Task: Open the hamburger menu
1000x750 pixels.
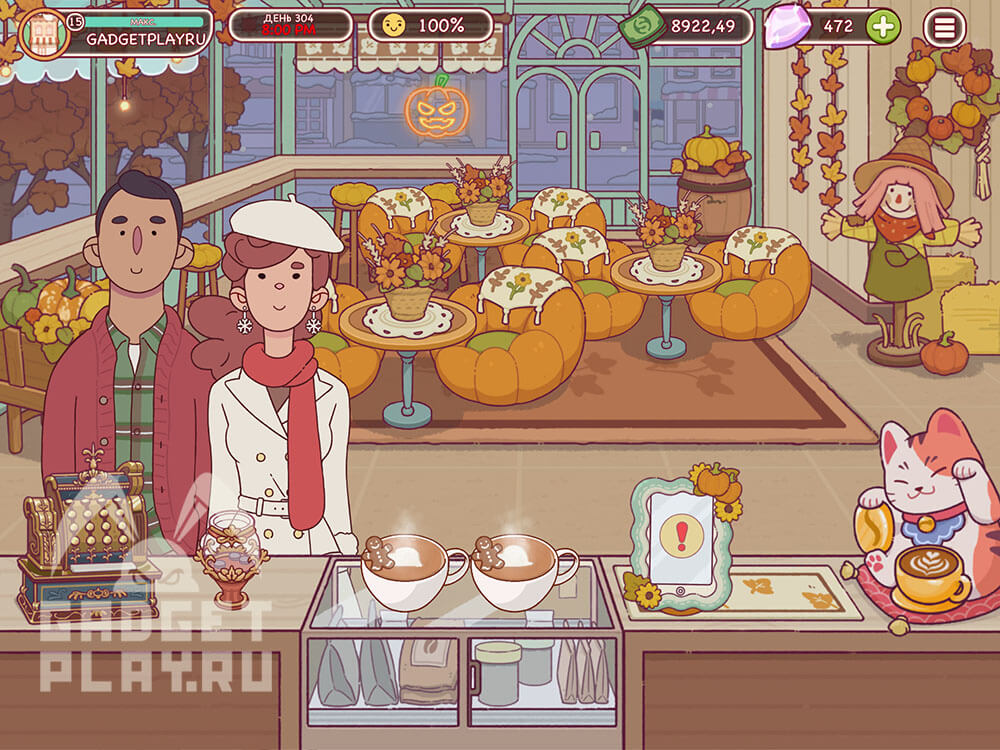Action: [944, 28]
